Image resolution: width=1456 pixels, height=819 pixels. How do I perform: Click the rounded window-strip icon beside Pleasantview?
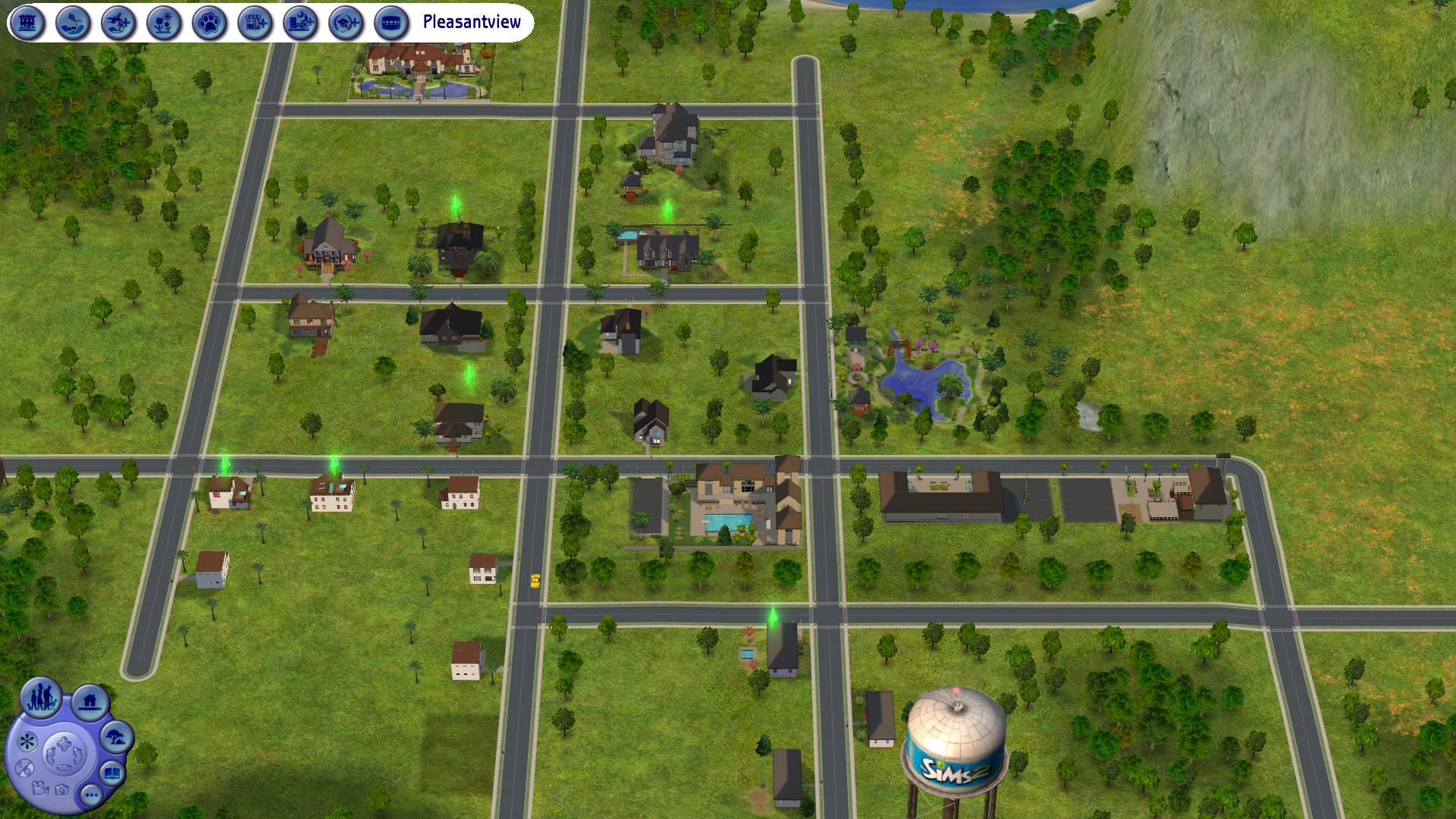pos(391,23)
